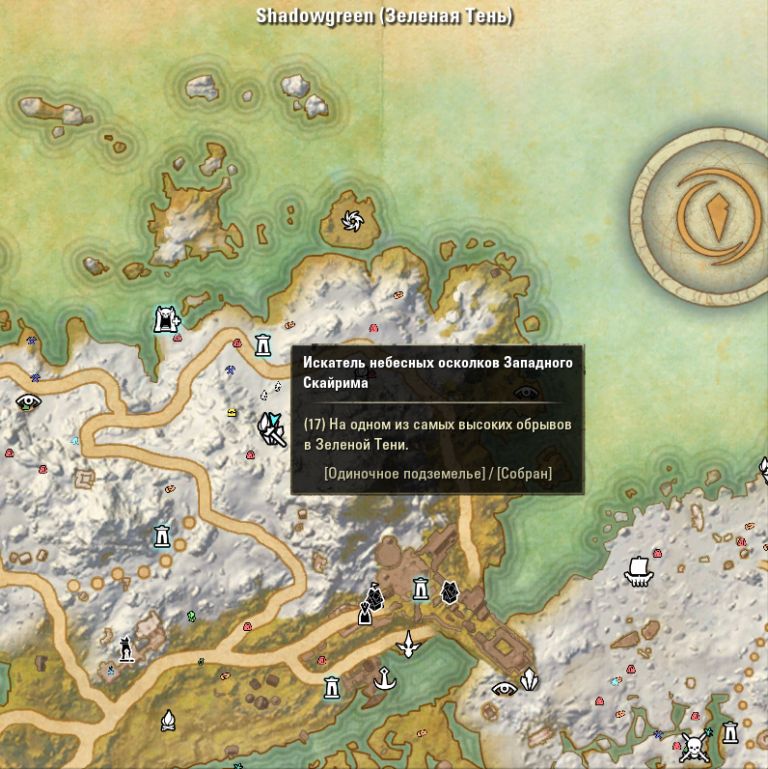Select the campfire map marker

click(x=168, y=719)
